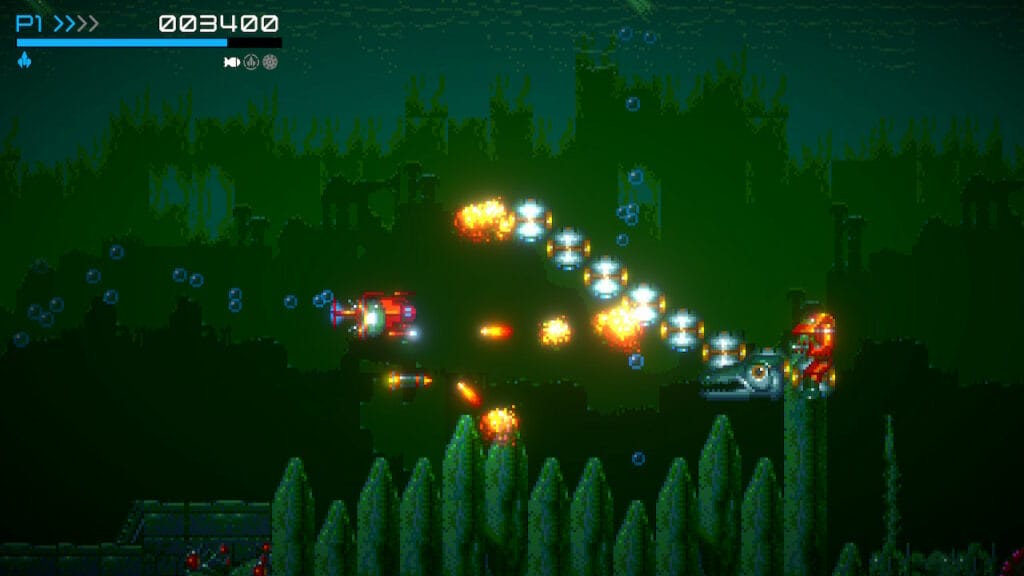1024x576 pixels.
Task: Click the blue ship lives icon
Action: click(x=24, y=61)
